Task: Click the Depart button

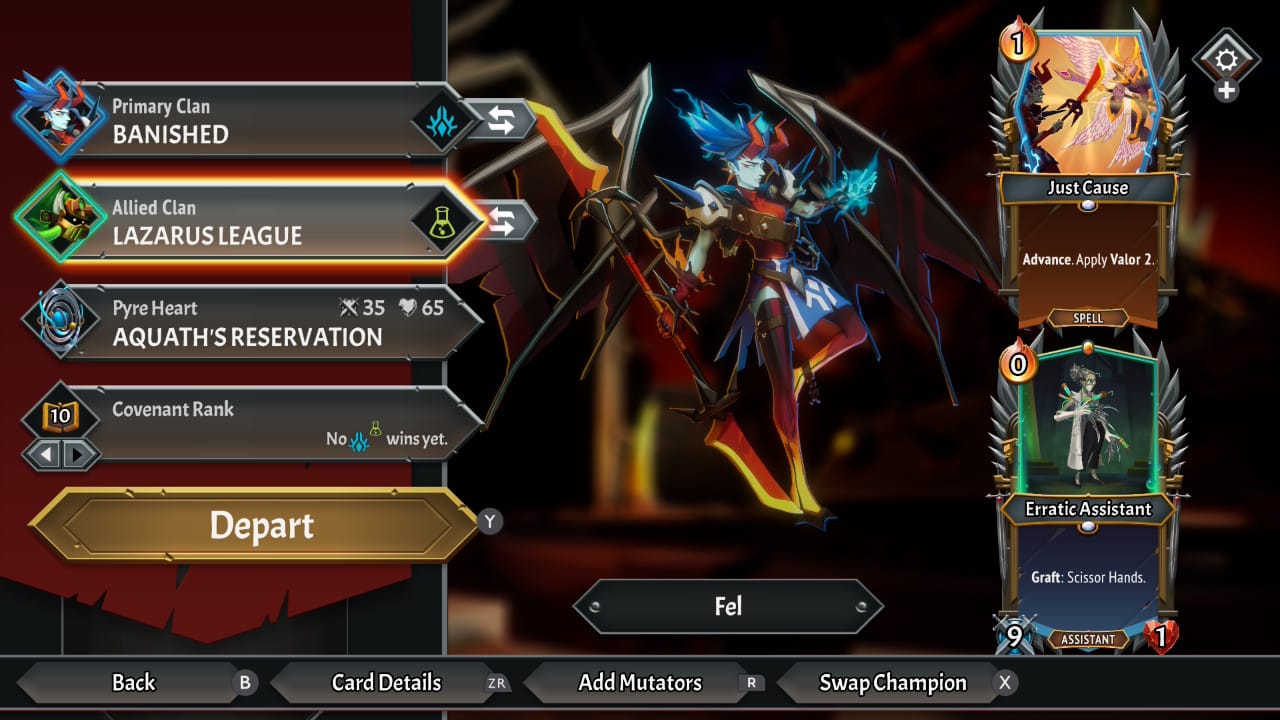Action: [260, 526]
